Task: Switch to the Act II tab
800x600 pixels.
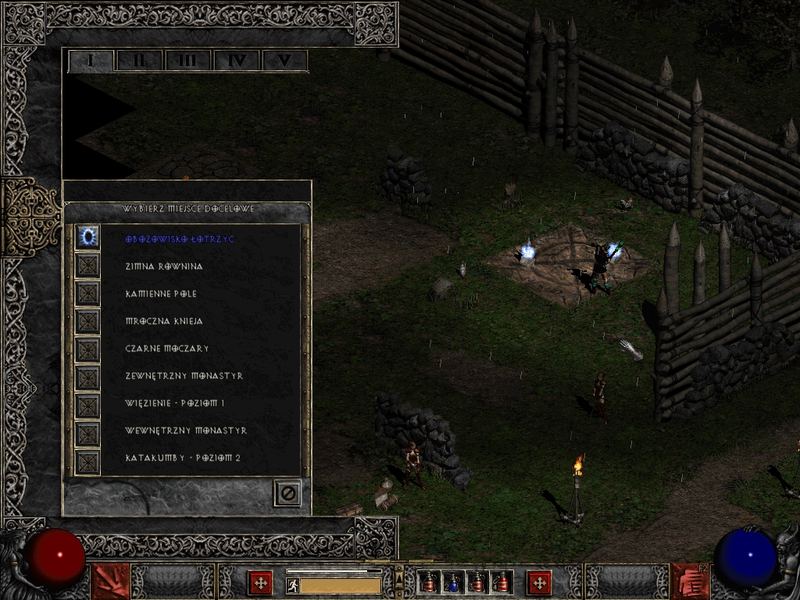Action: [x=139, y=60]
